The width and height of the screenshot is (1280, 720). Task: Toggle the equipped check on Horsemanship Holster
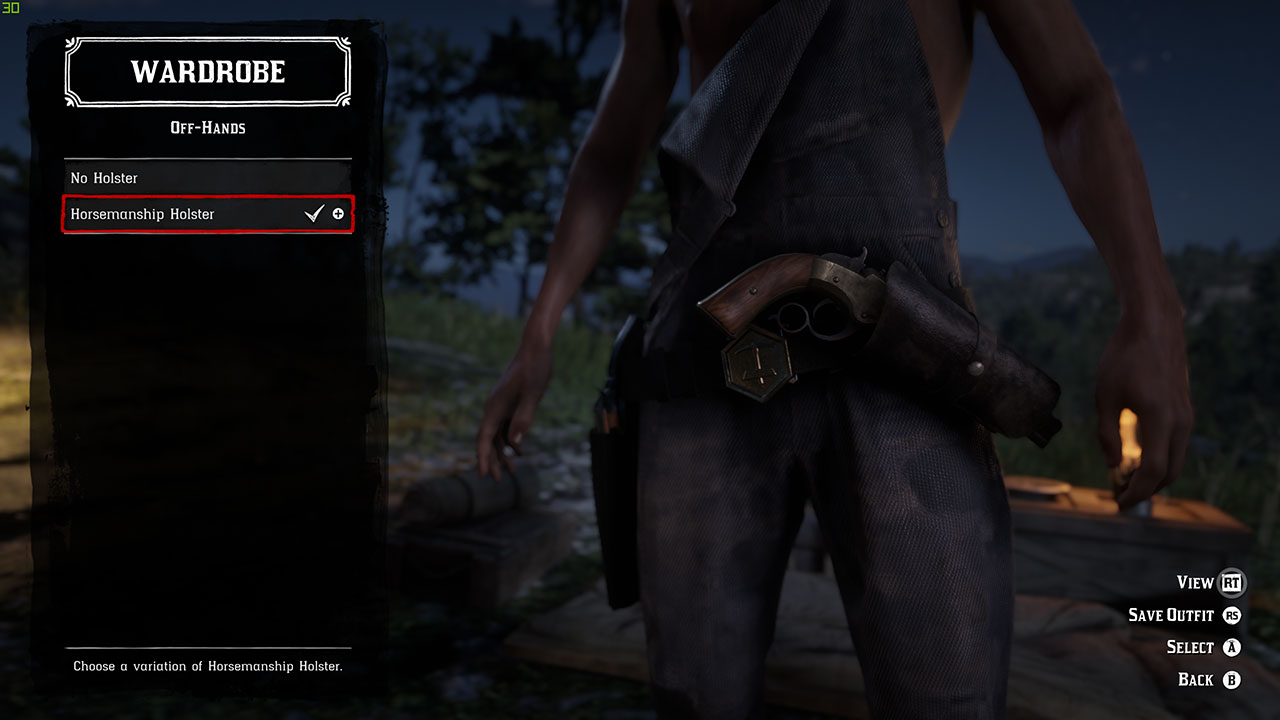(315, 212)
